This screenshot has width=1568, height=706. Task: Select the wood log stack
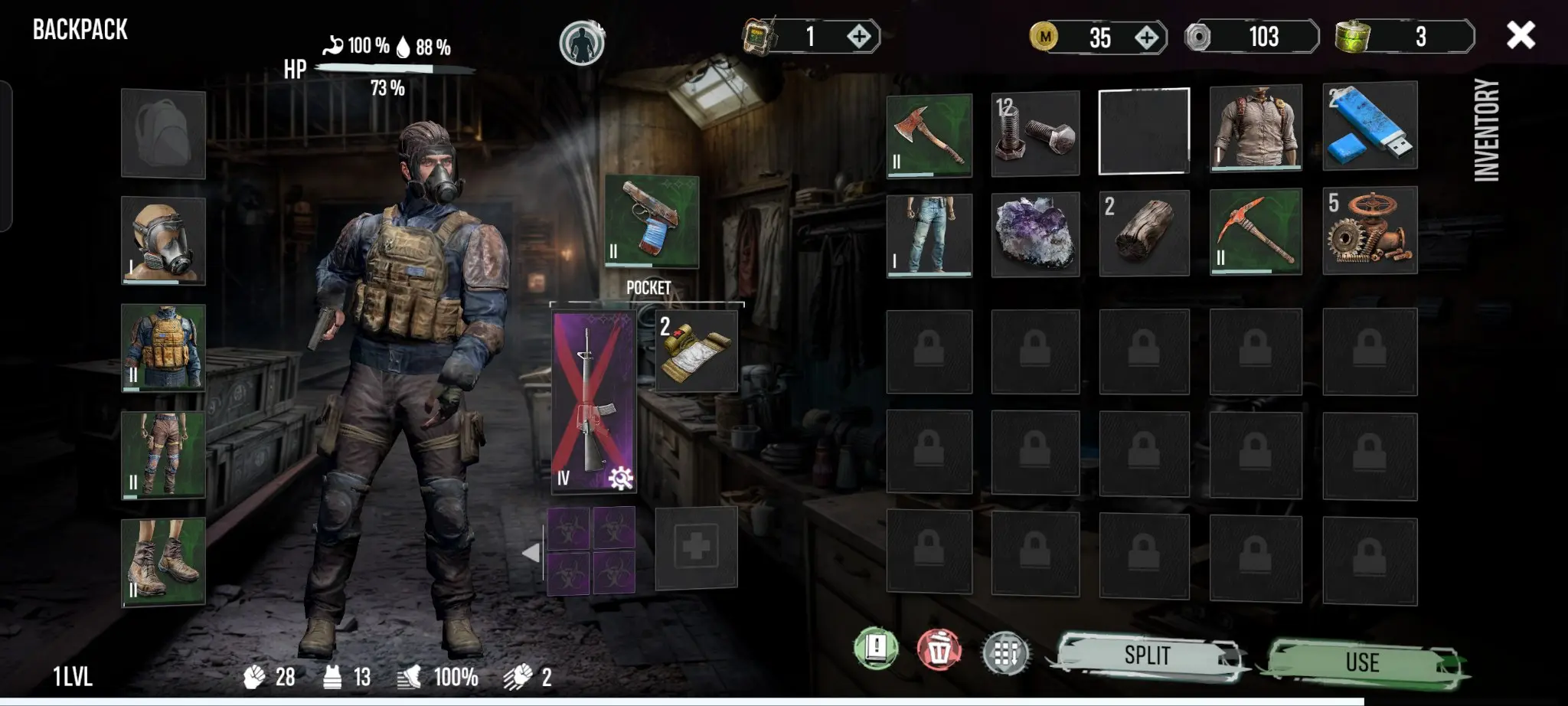pyautogui.click(x=1144, y=233)
